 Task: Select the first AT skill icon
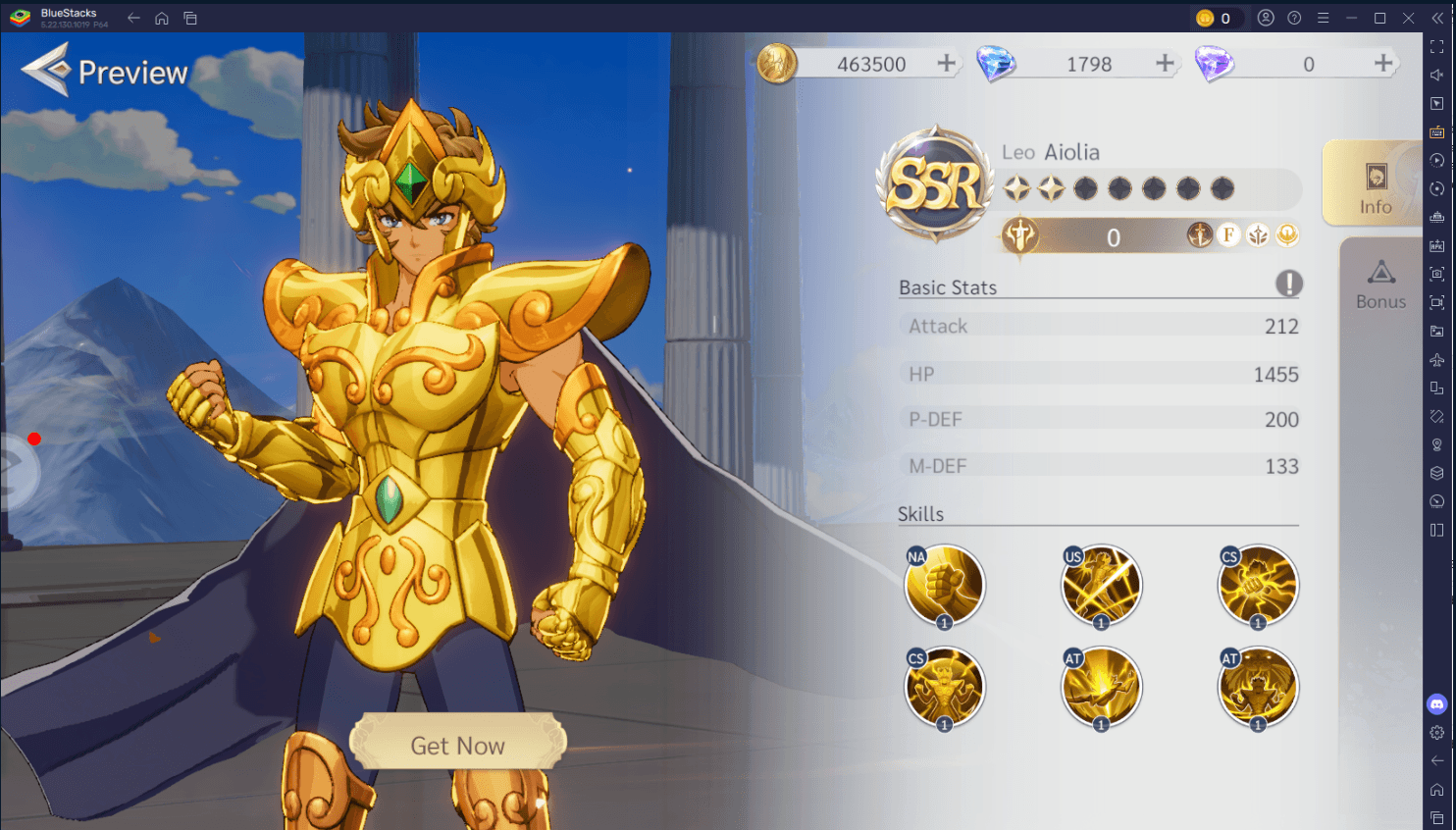tap(1101, 685)
